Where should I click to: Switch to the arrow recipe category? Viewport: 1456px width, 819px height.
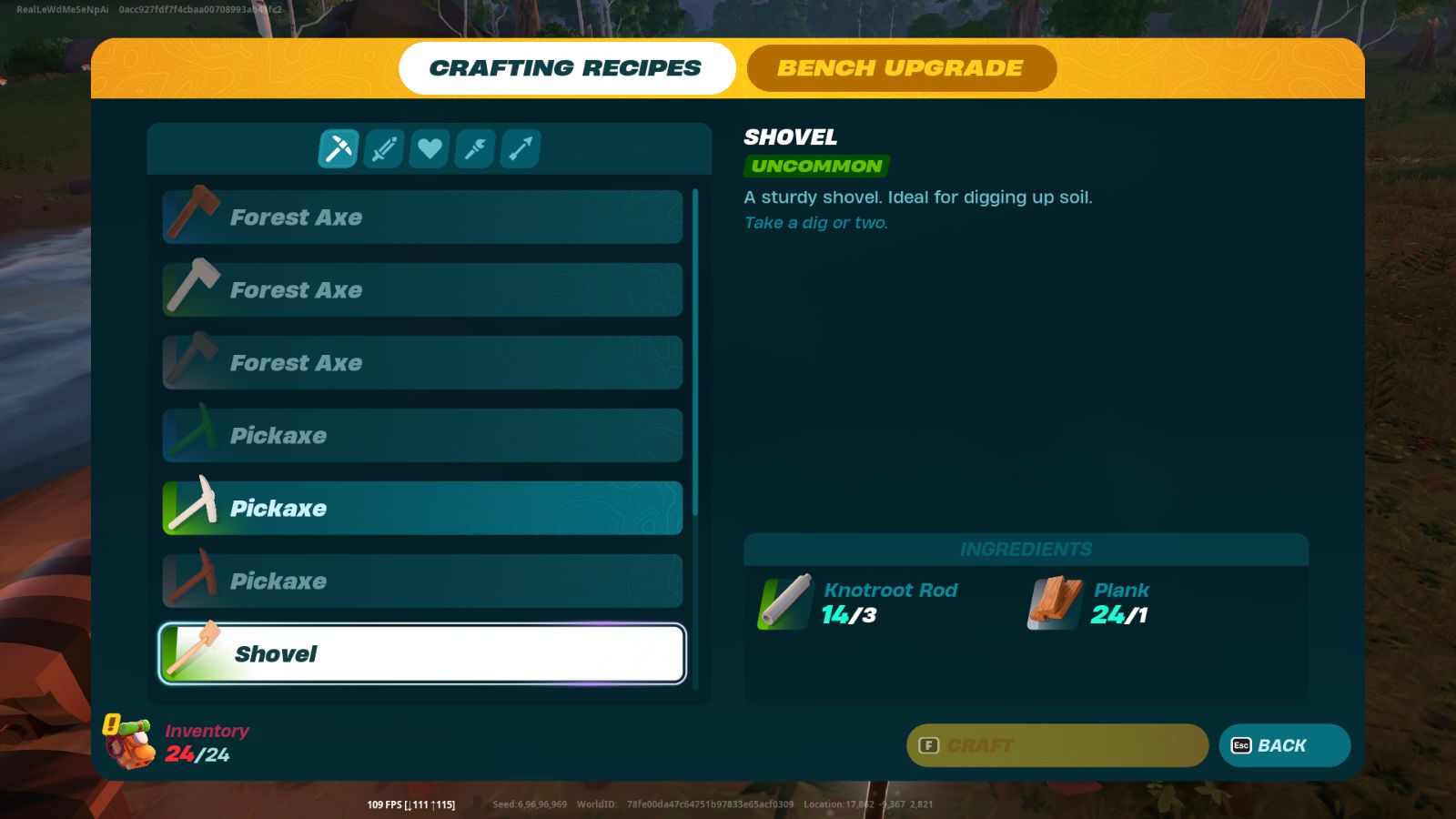click(x=521, y=148)
